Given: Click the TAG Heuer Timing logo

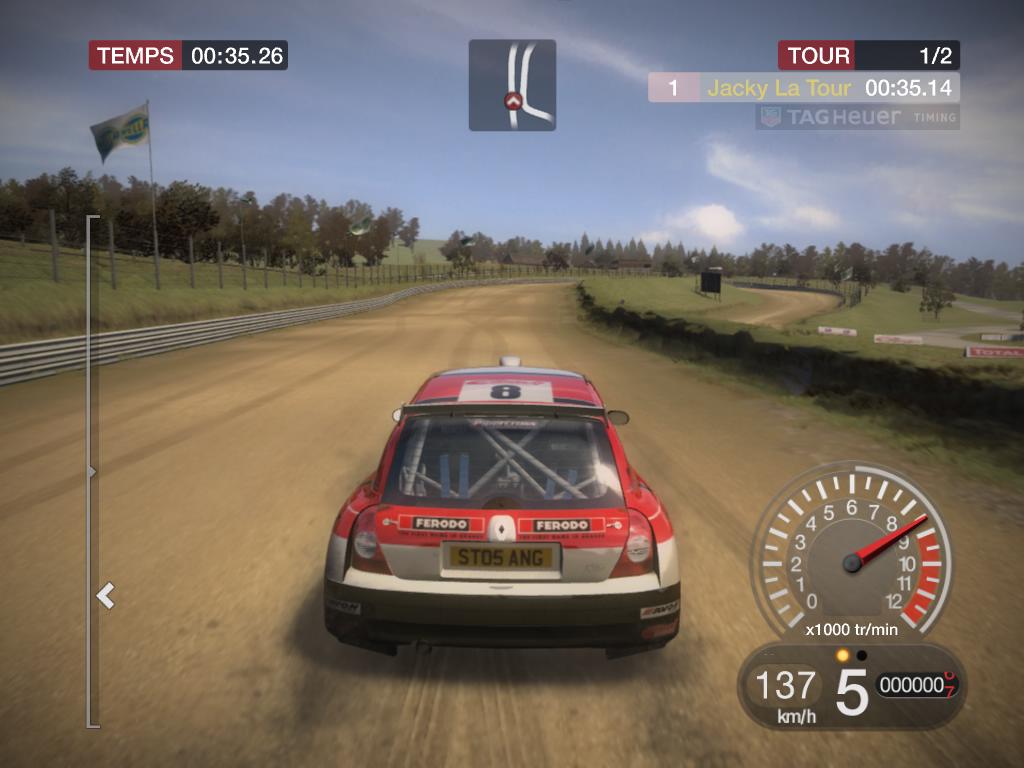Looking at the screenshot, I should click(857, 117).
